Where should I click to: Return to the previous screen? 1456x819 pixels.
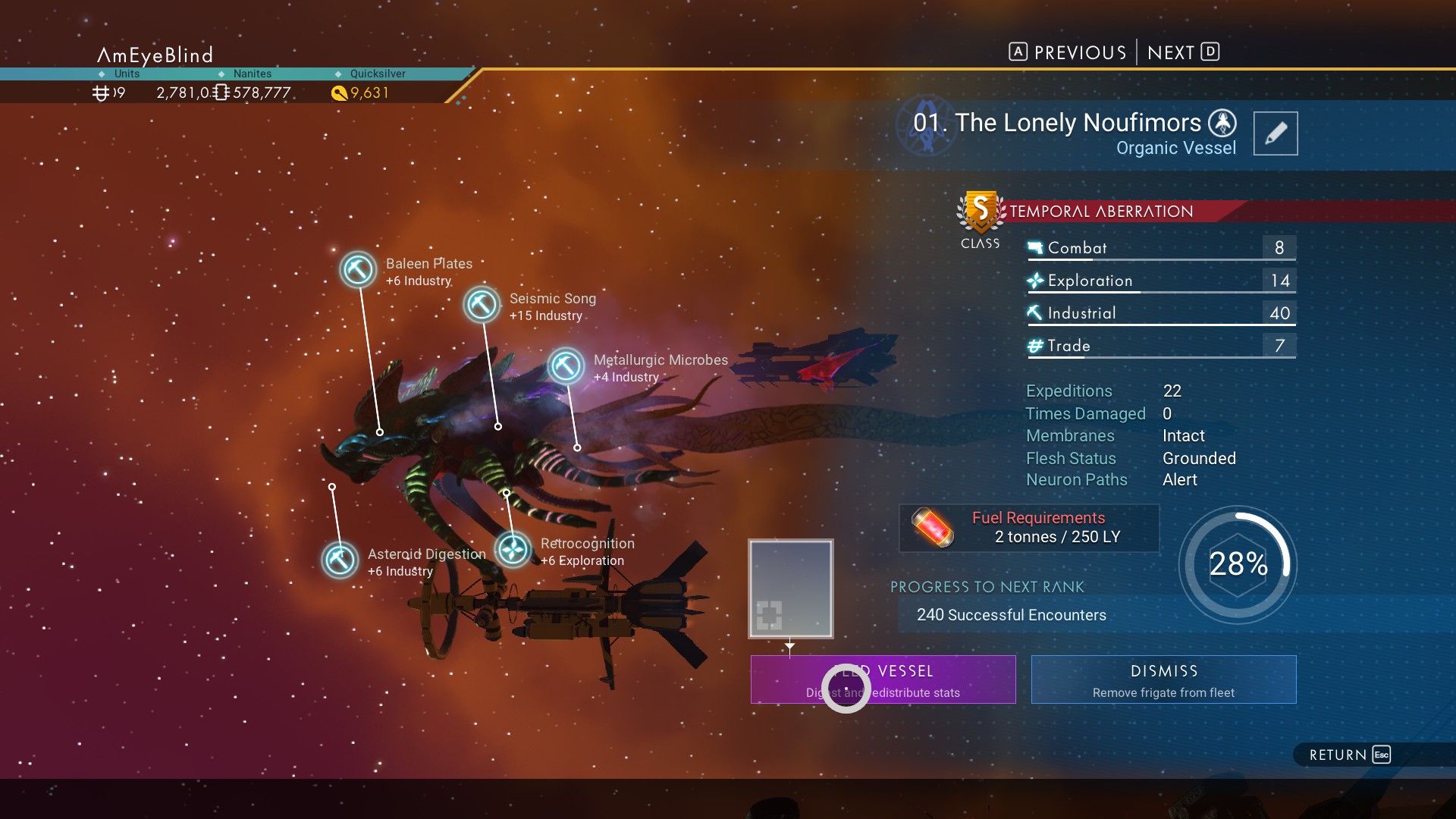1350,755
